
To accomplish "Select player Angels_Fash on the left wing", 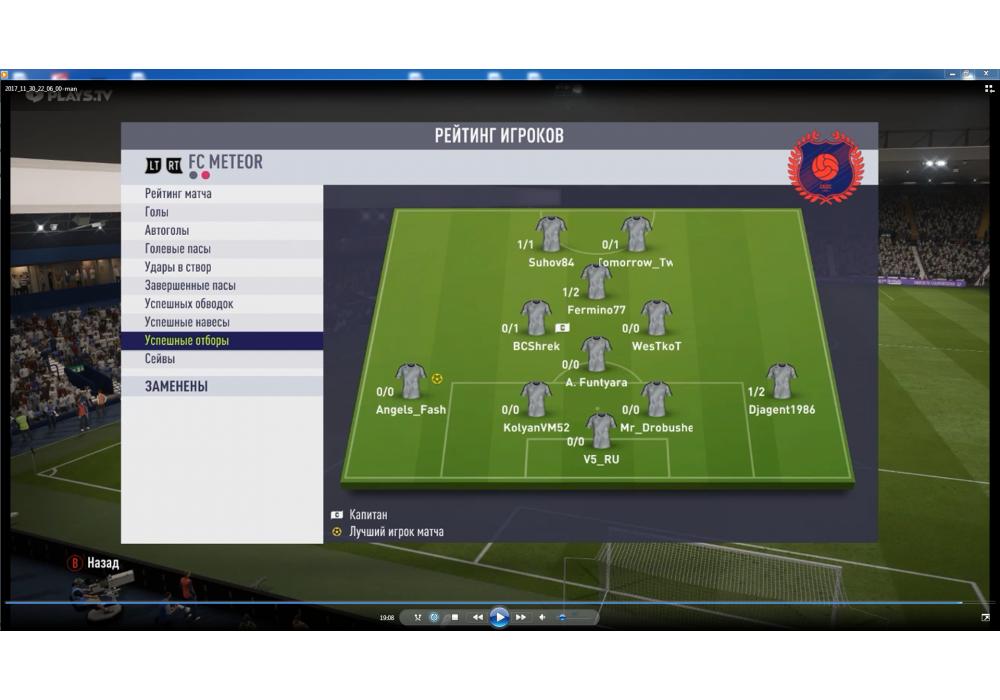I will coord(411,381).
